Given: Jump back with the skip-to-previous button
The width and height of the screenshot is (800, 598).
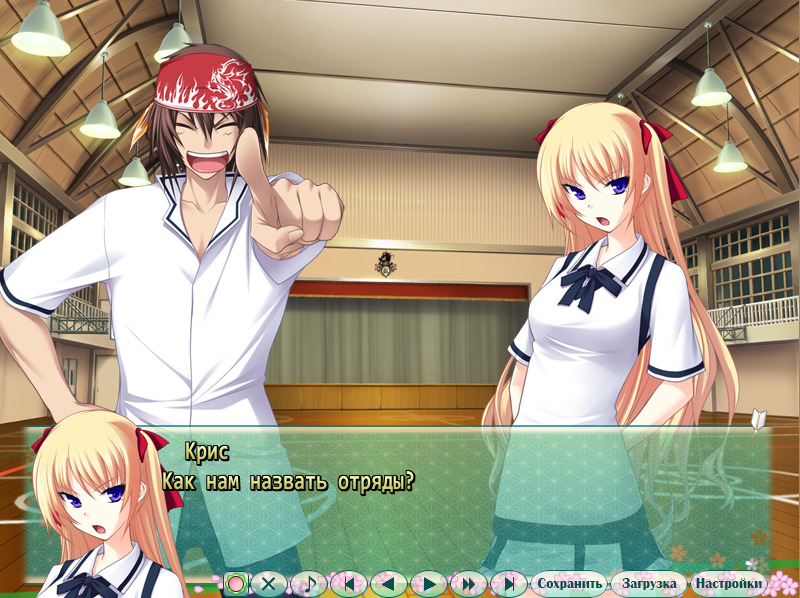Looking at the screenshot, I should (349, 583).
